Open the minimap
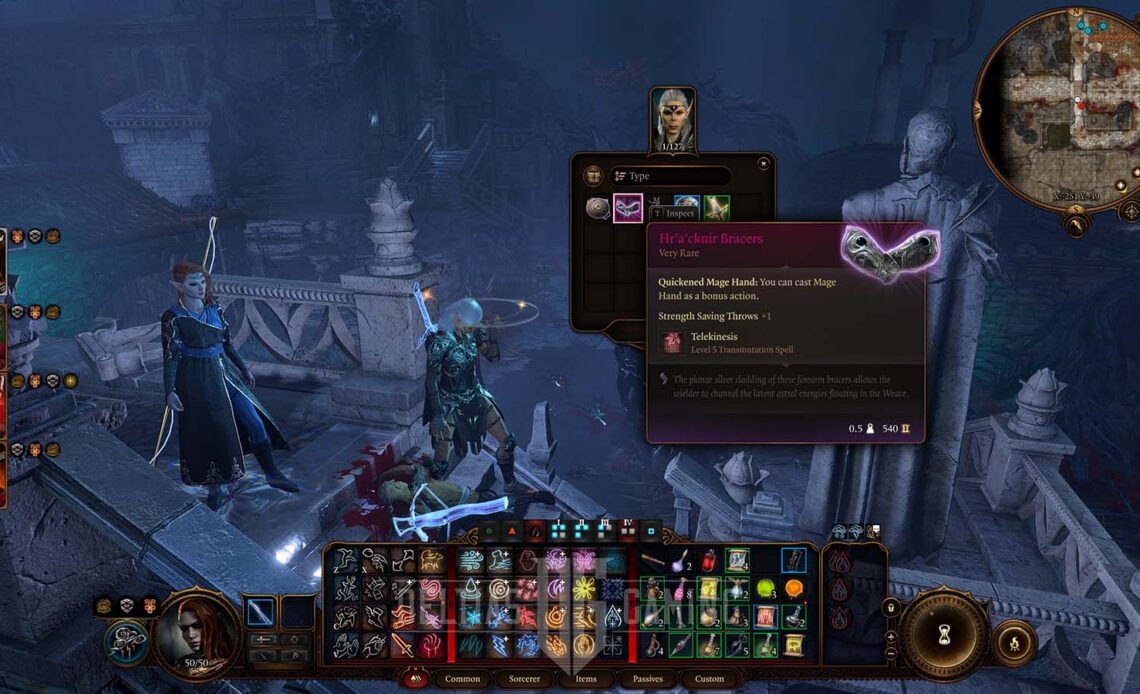 pos(1058,108)
